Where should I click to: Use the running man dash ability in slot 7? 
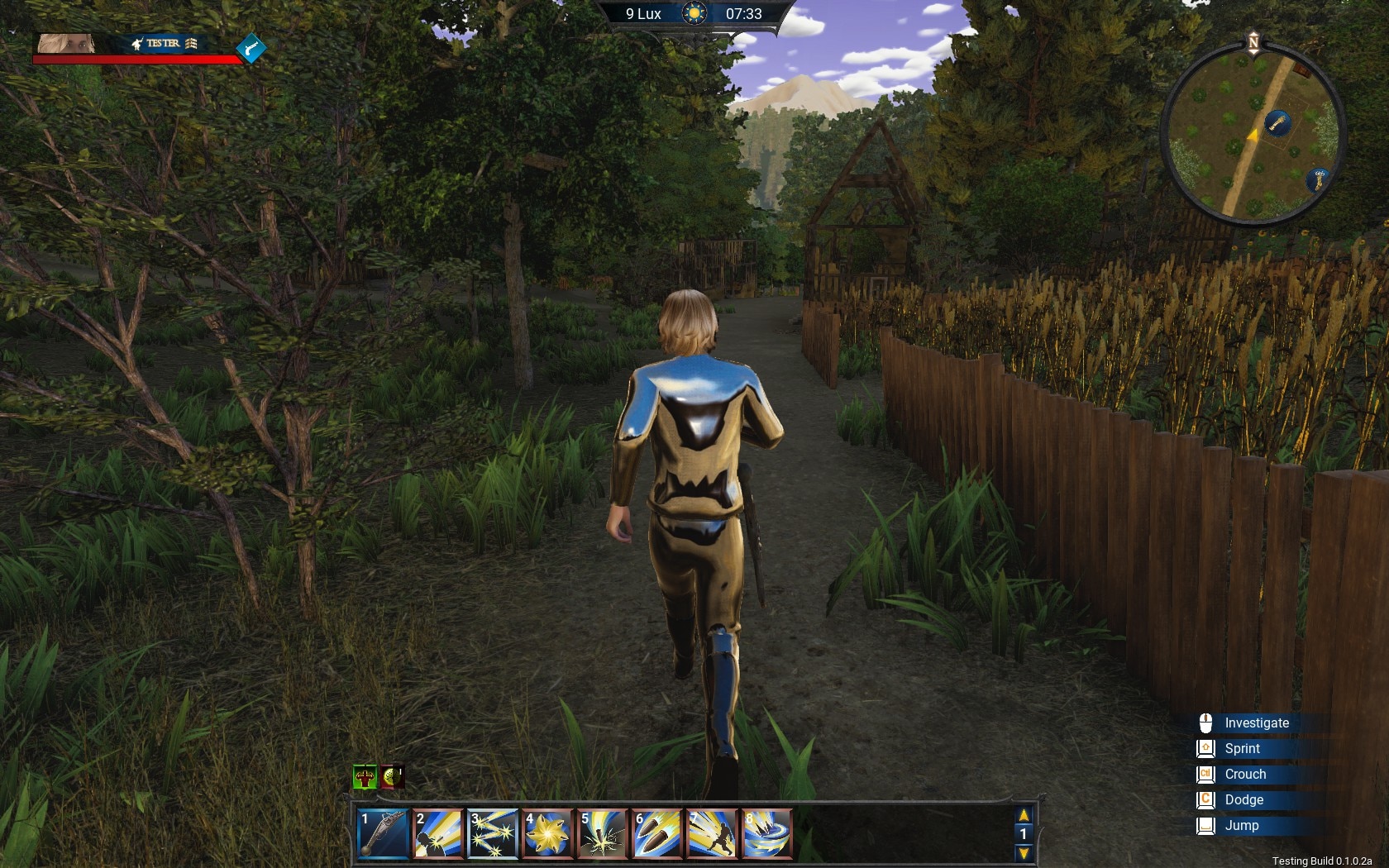pyautogui.click(x=710, y=832)
